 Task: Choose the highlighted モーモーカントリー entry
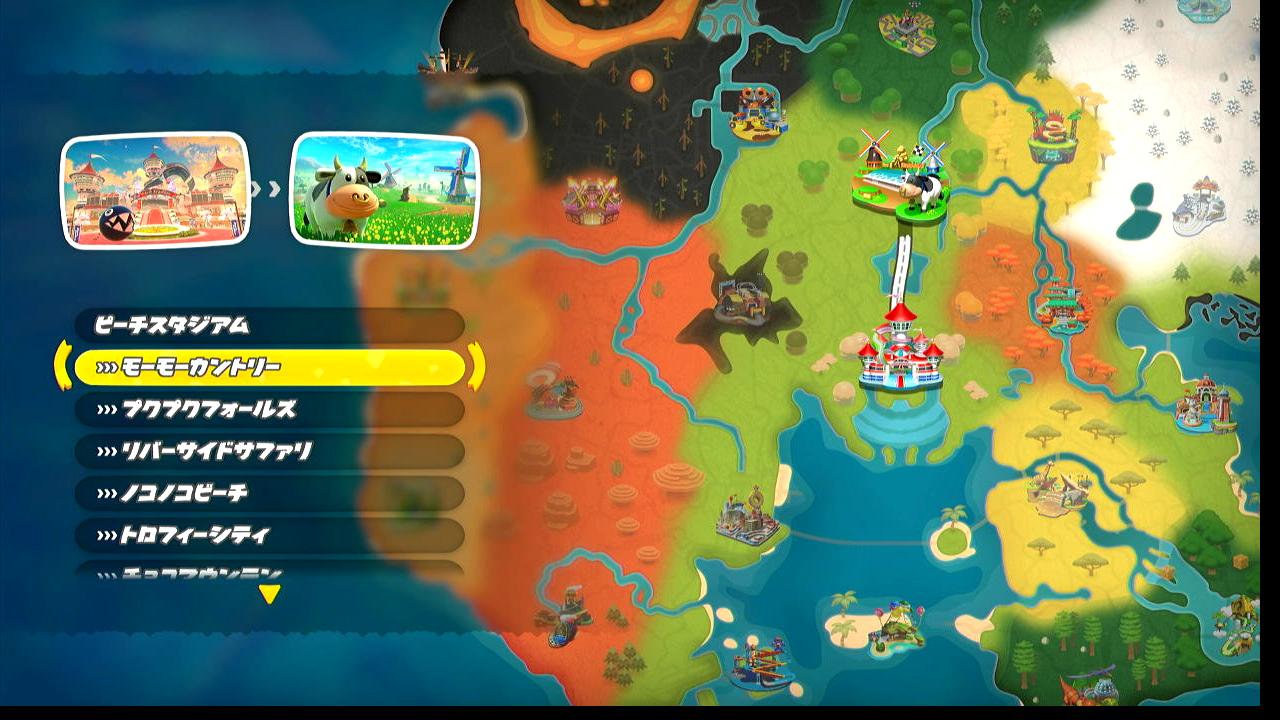(x=268, y=368)
